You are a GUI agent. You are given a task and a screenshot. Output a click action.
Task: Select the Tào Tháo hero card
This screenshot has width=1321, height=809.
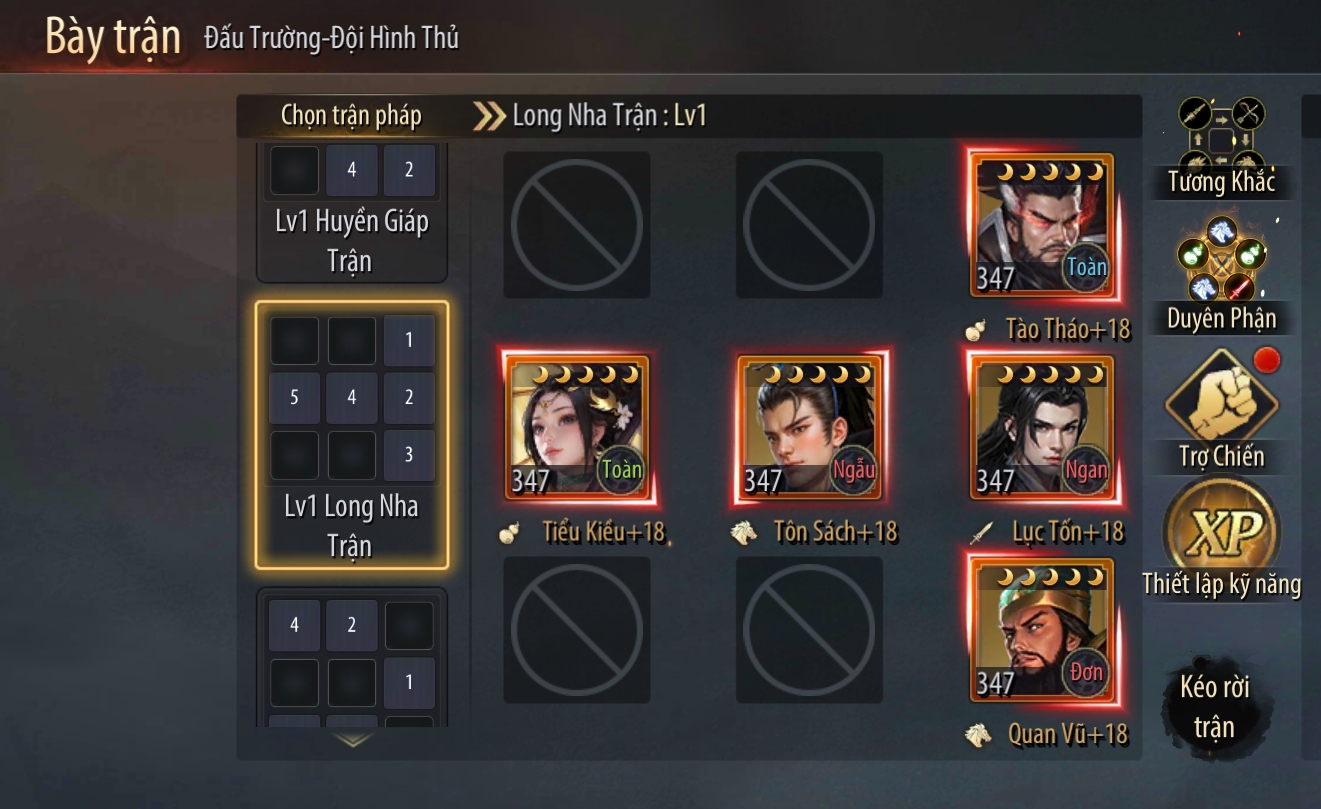coord(1041,225)
